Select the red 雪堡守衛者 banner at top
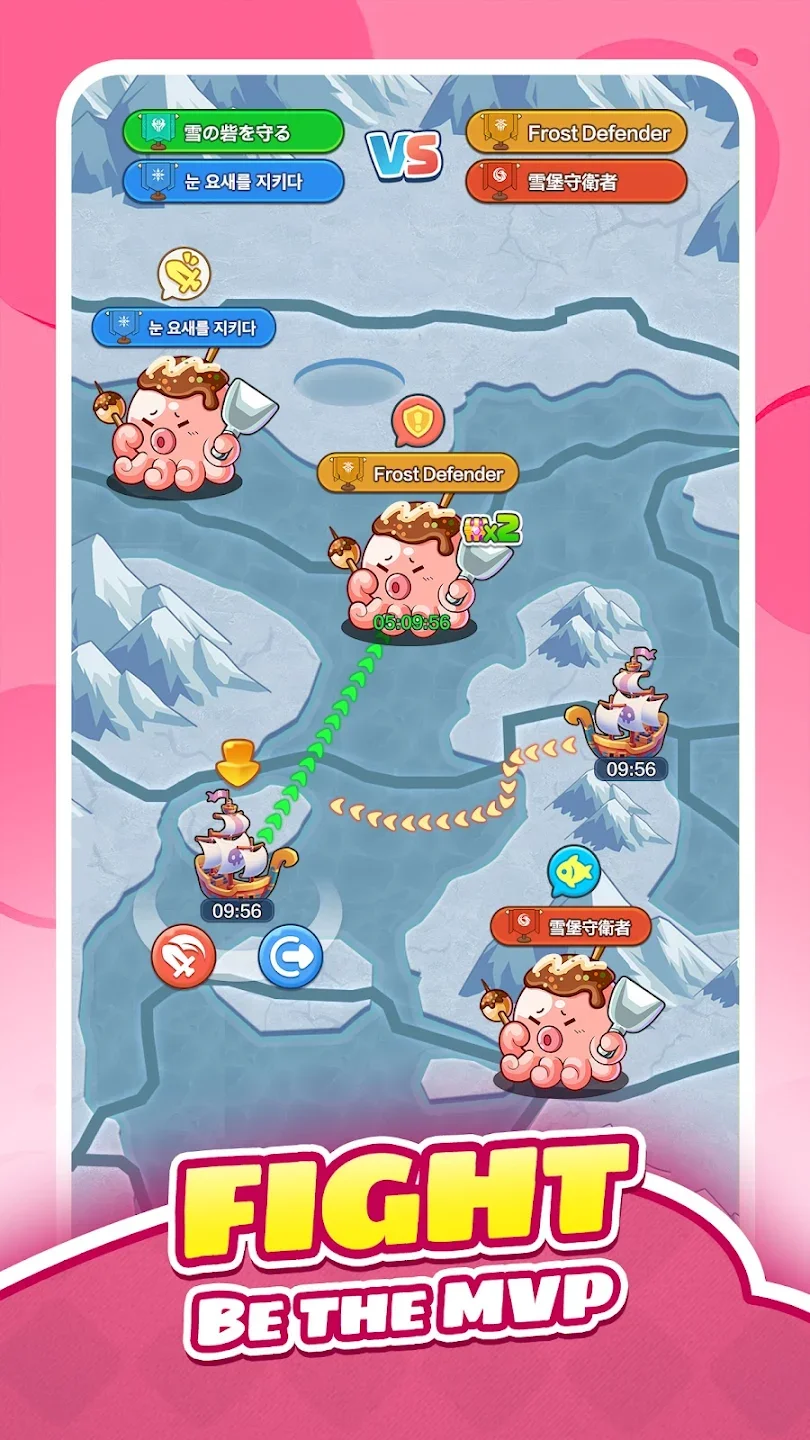 (x=576, y=182)
